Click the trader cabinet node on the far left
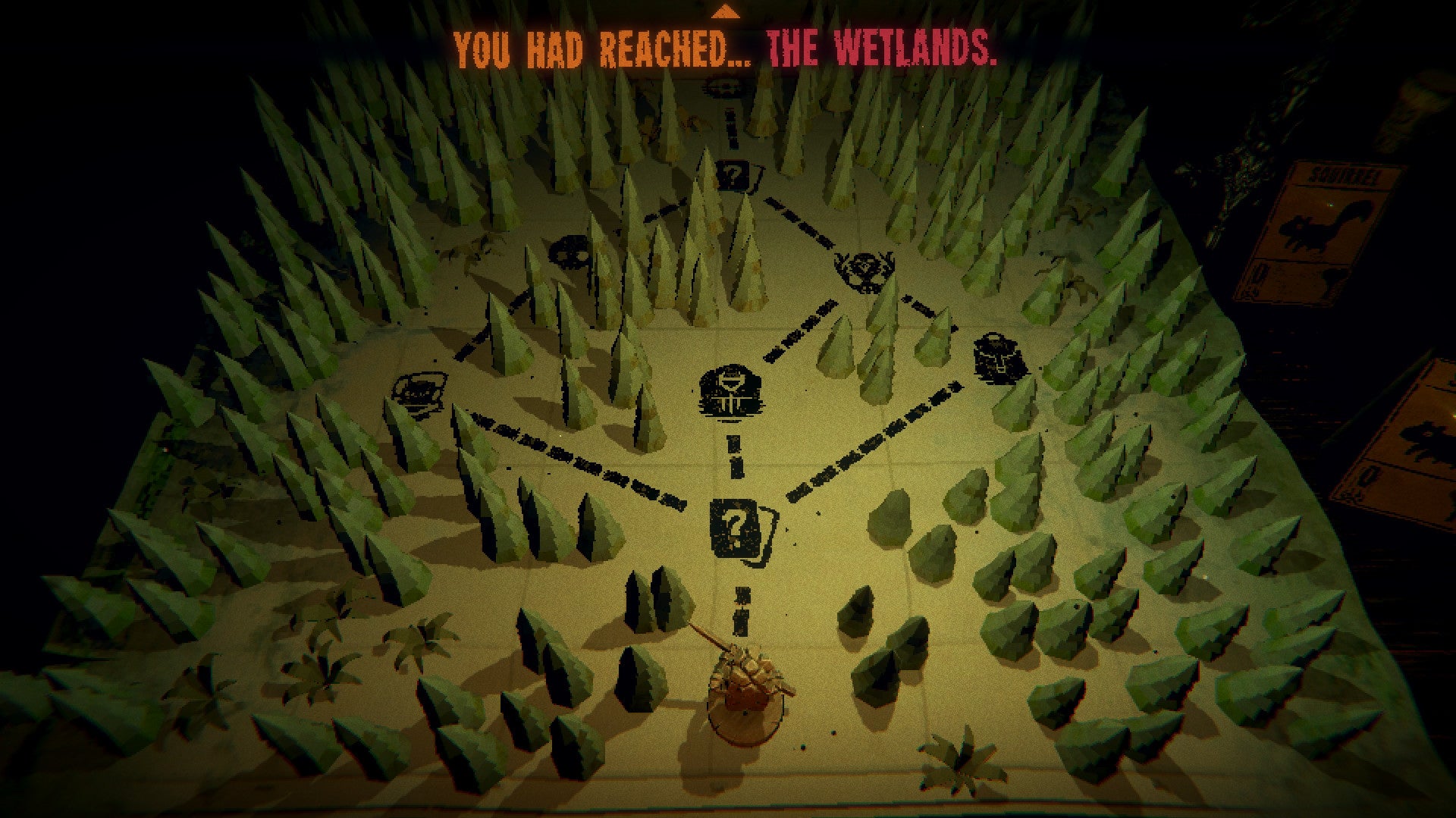1456x818 pixels. click(x=422, y=394)
